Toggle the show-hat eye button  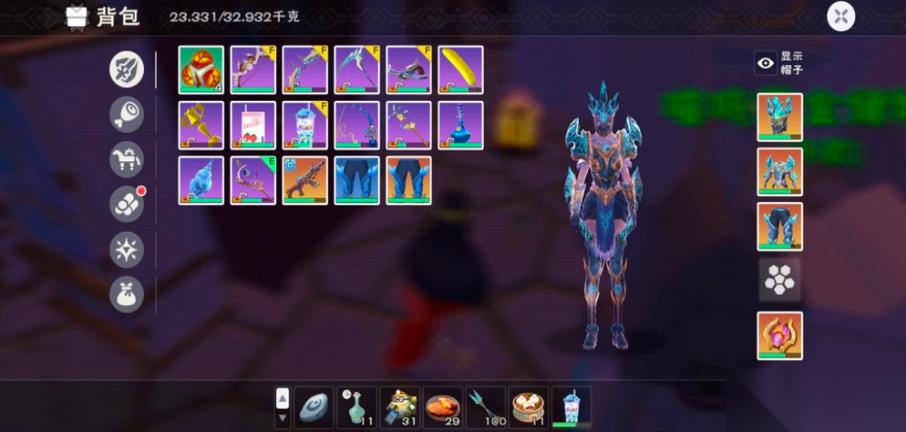point(766,63)
